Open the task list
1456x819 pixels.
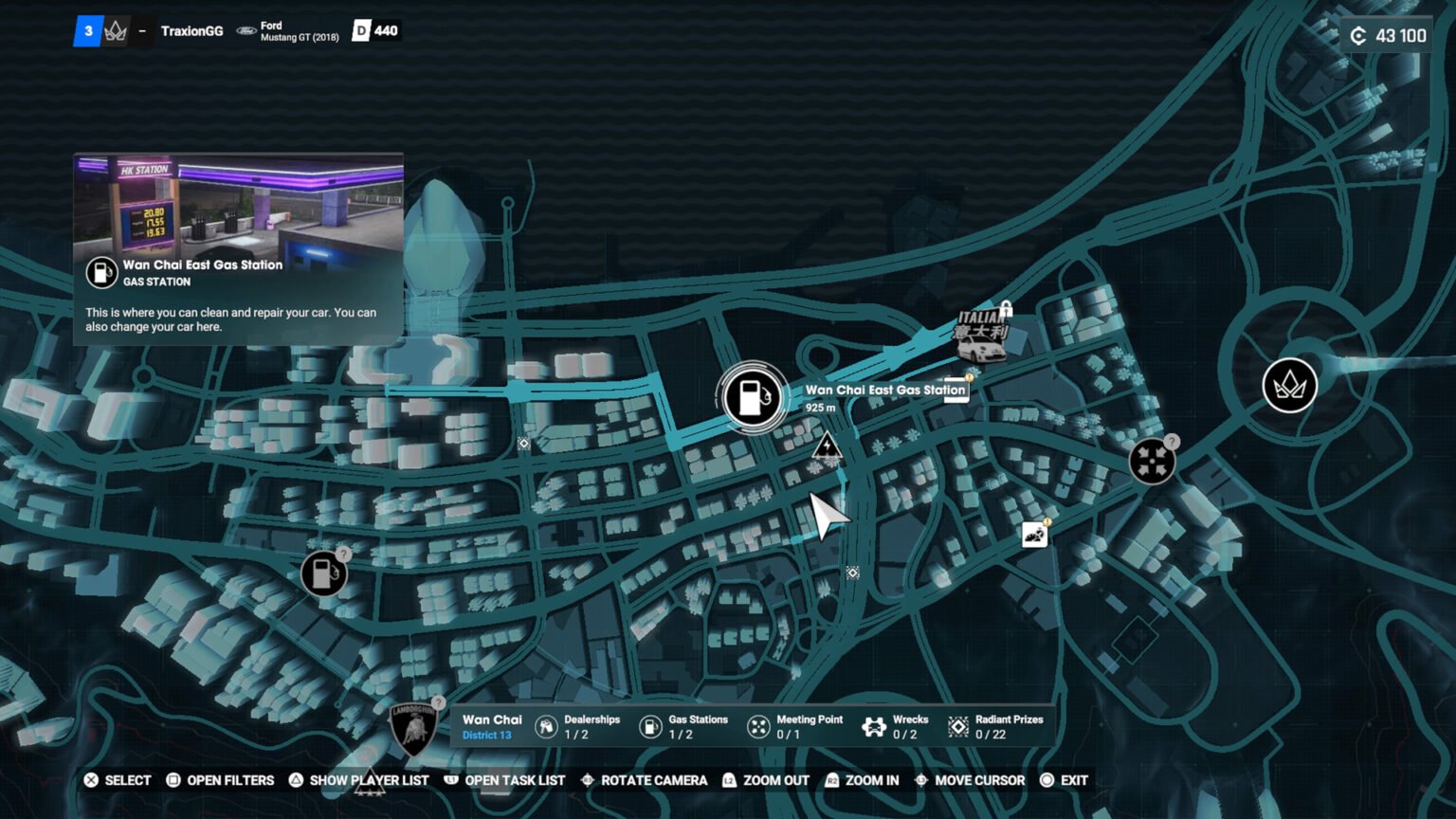pyautogui.click(x=504, y=780)
